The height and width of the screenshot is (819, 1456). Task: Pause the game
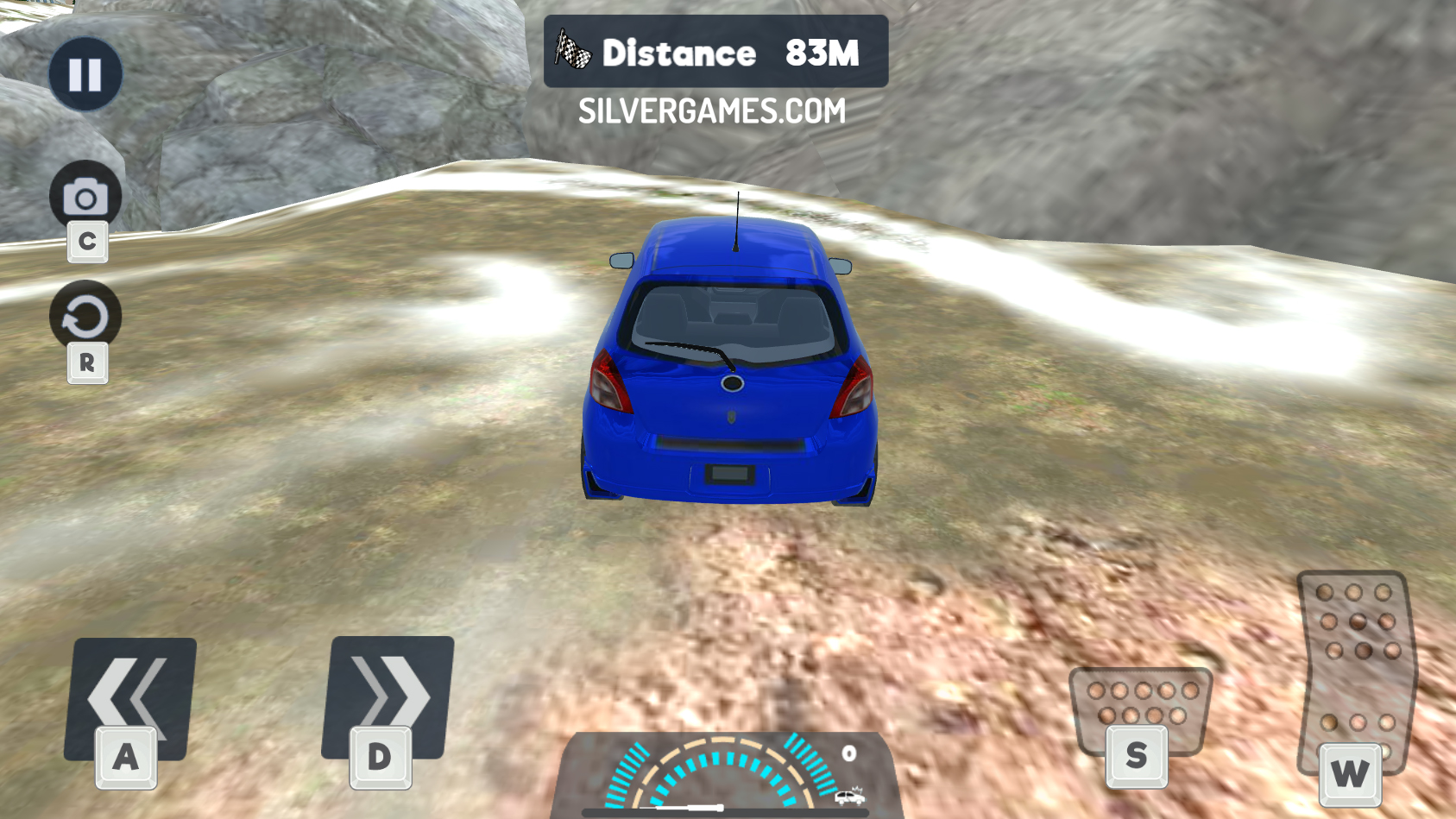click(85, 74)
